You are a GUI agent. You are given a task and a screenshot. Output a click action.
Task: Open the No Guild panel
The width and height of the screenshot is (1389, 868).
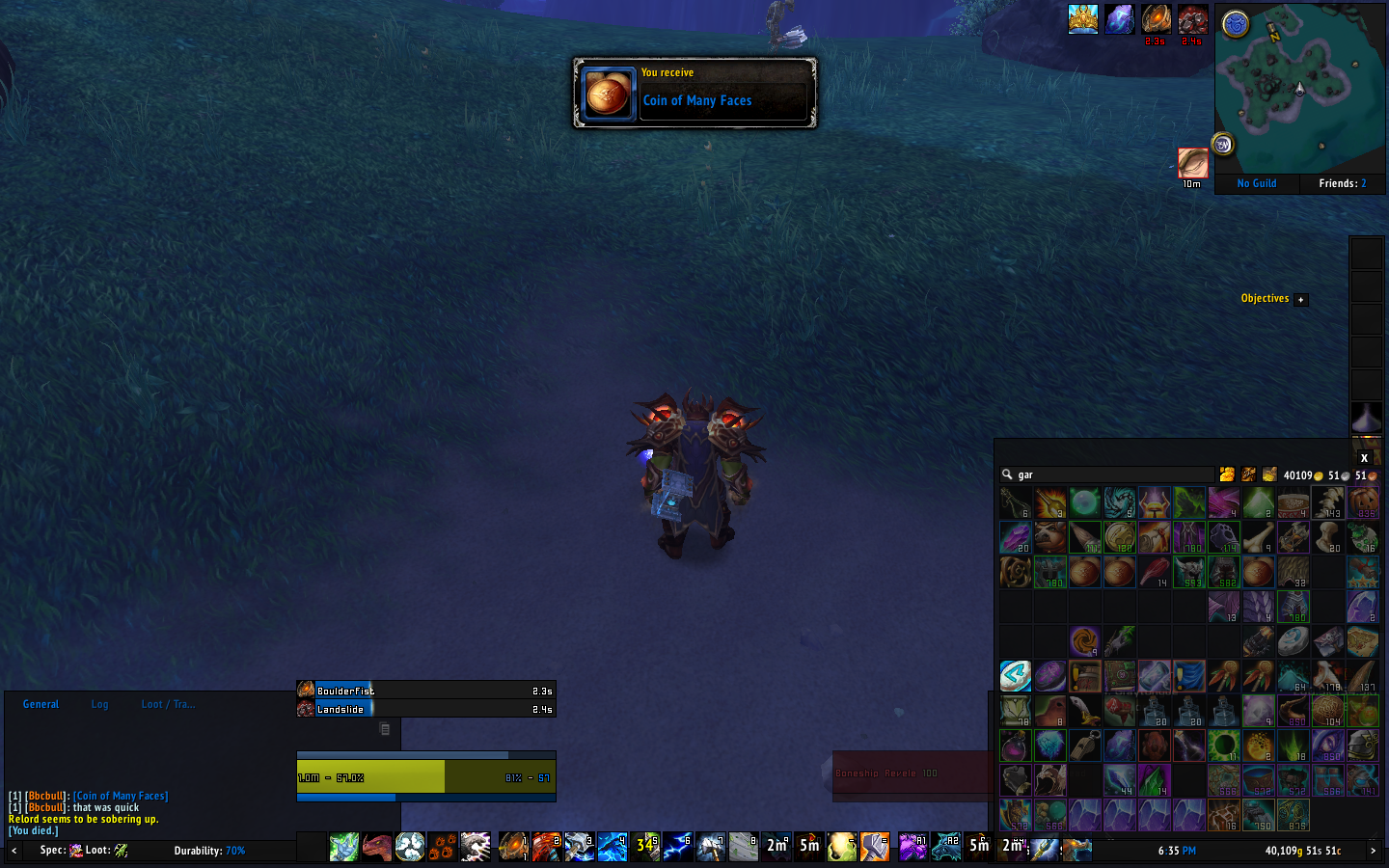tap(1256, 183)
